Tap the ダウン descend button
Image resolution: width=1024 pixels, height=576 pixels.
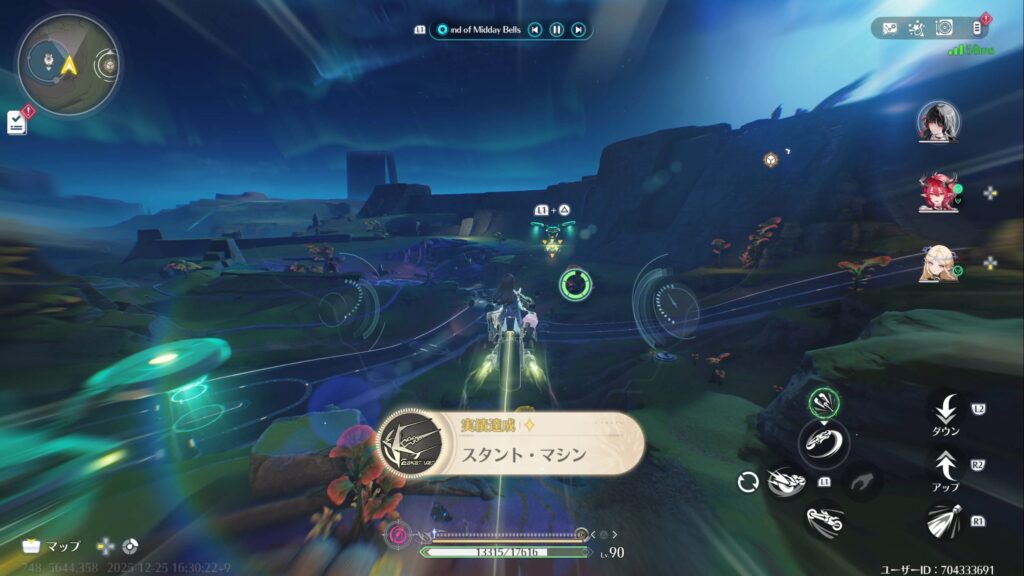945,410
